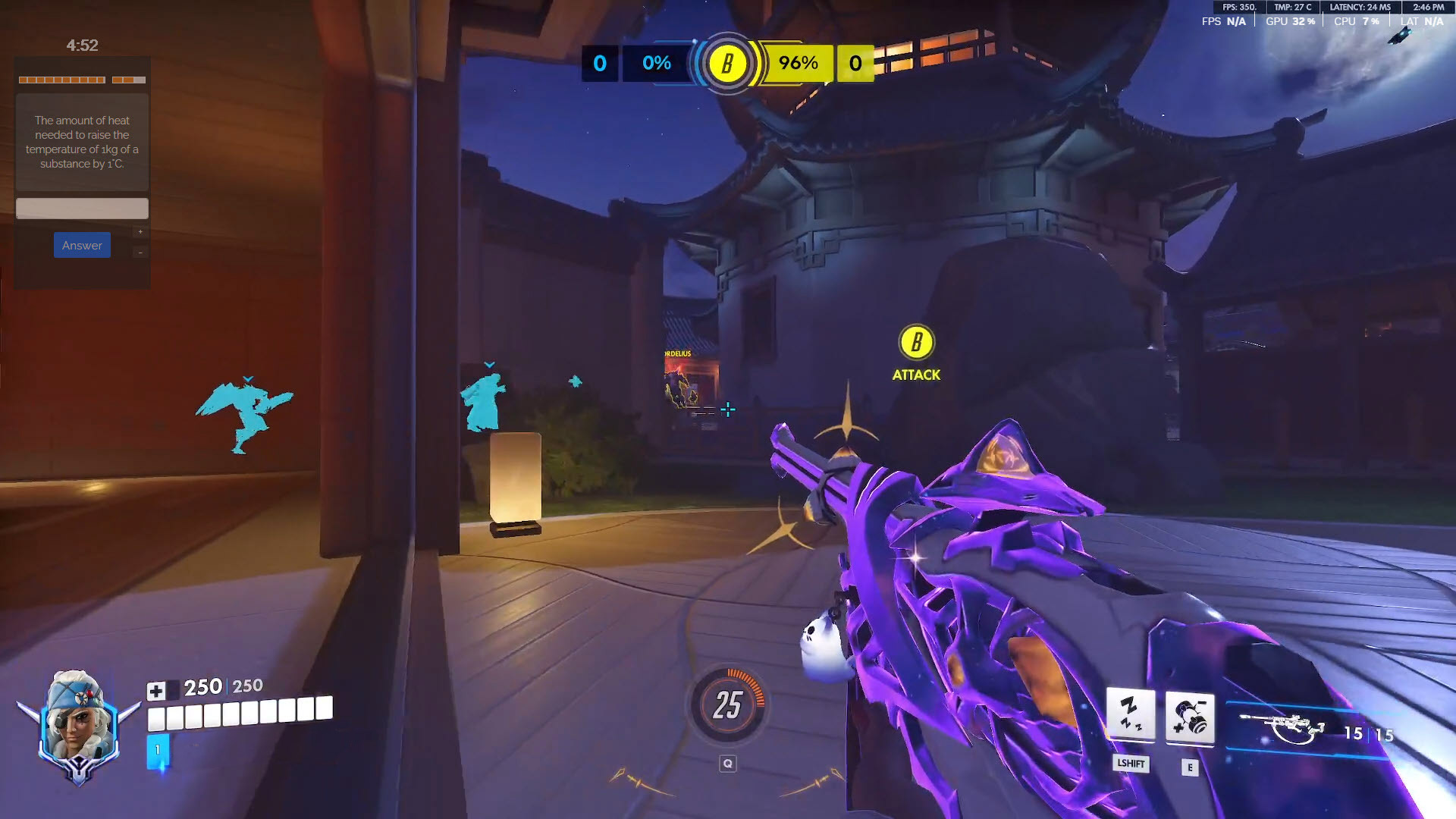Click the objective B capture indicator
The width and height of the screenshot is (1456, 819).
727,64
